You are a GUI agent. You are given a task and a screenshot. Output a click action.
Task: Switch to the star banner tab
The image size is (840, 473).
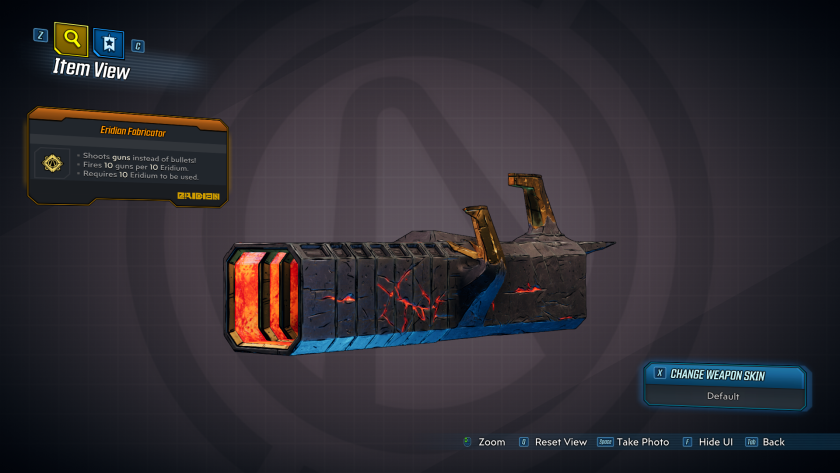pyautogui.click(x=108, y=42)
